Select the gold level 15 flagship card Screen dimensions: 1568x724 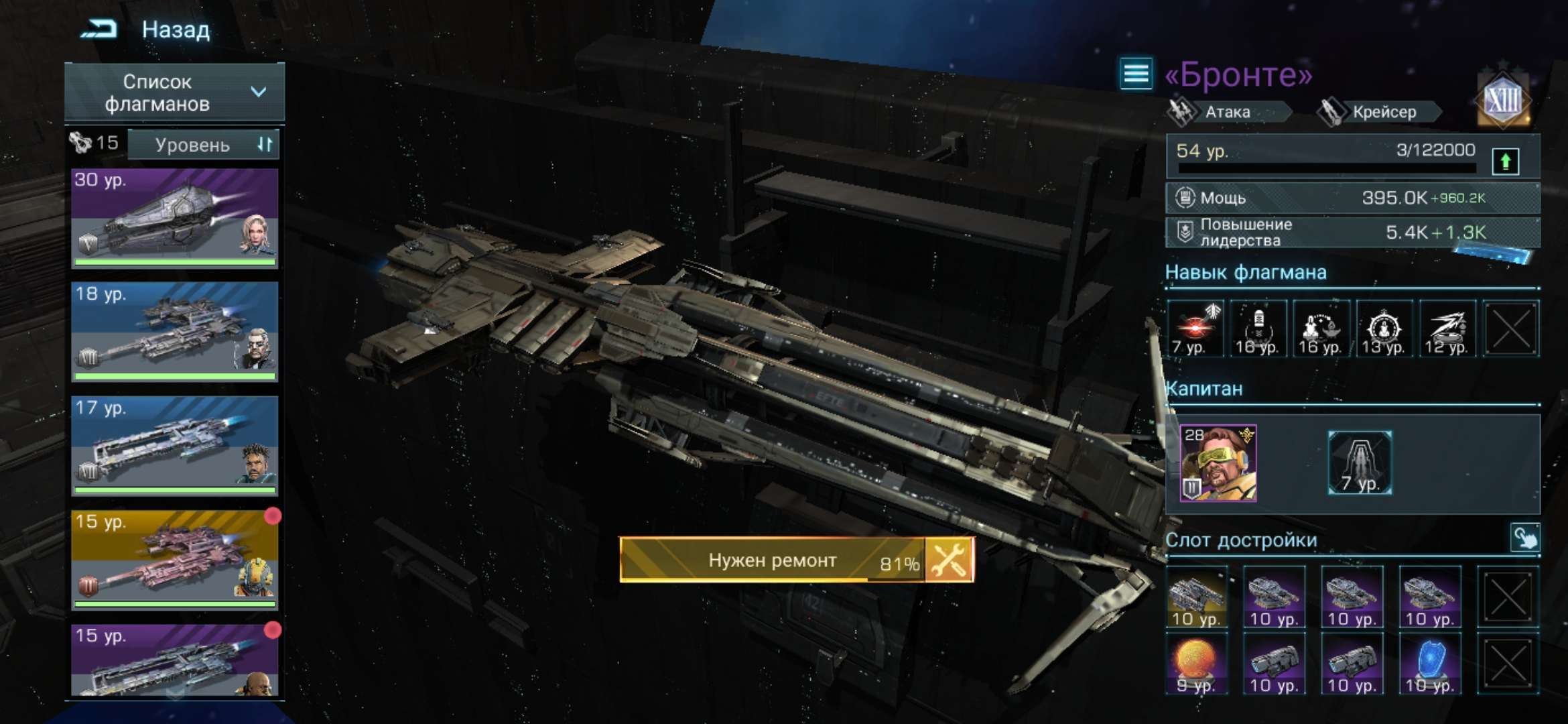174,560
